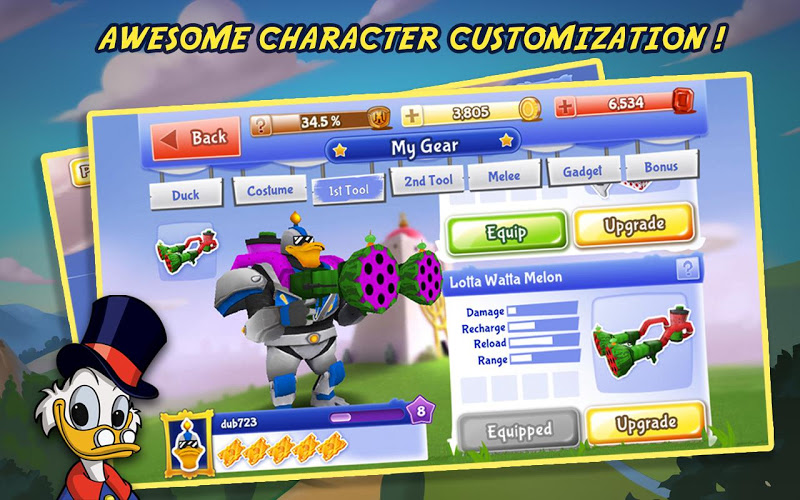The height and width of the screenshot is (500, 800).
Task: Switch to the Duck tab
Action: [184, 193]
